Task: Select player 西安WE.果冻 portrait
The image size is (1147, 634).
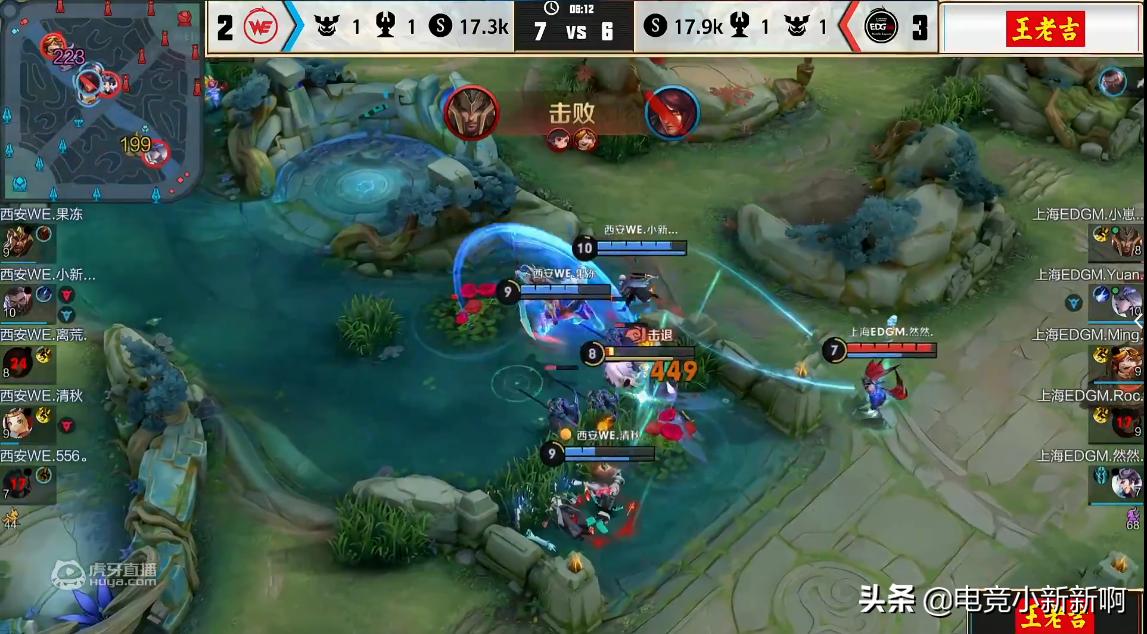Action: point(17,242)
